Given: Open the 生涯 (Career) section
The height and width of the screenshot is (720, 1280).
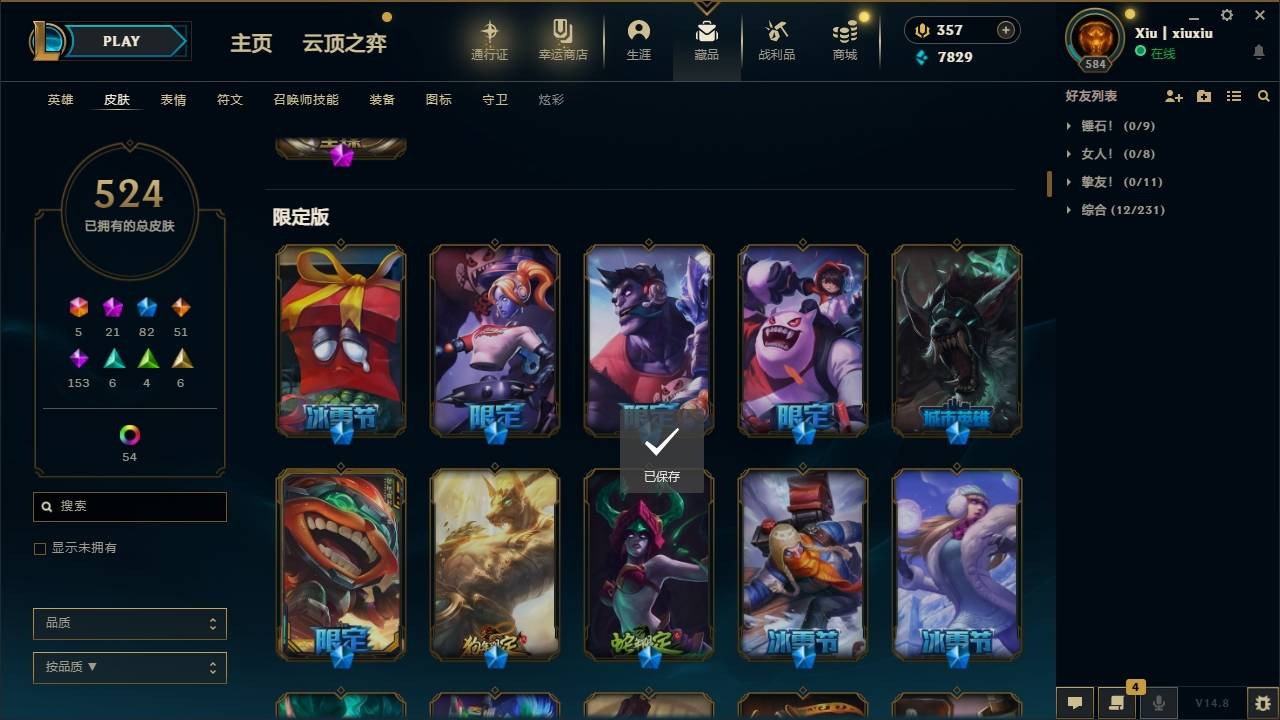Looking at the screenshot, I should click(638, 40).
